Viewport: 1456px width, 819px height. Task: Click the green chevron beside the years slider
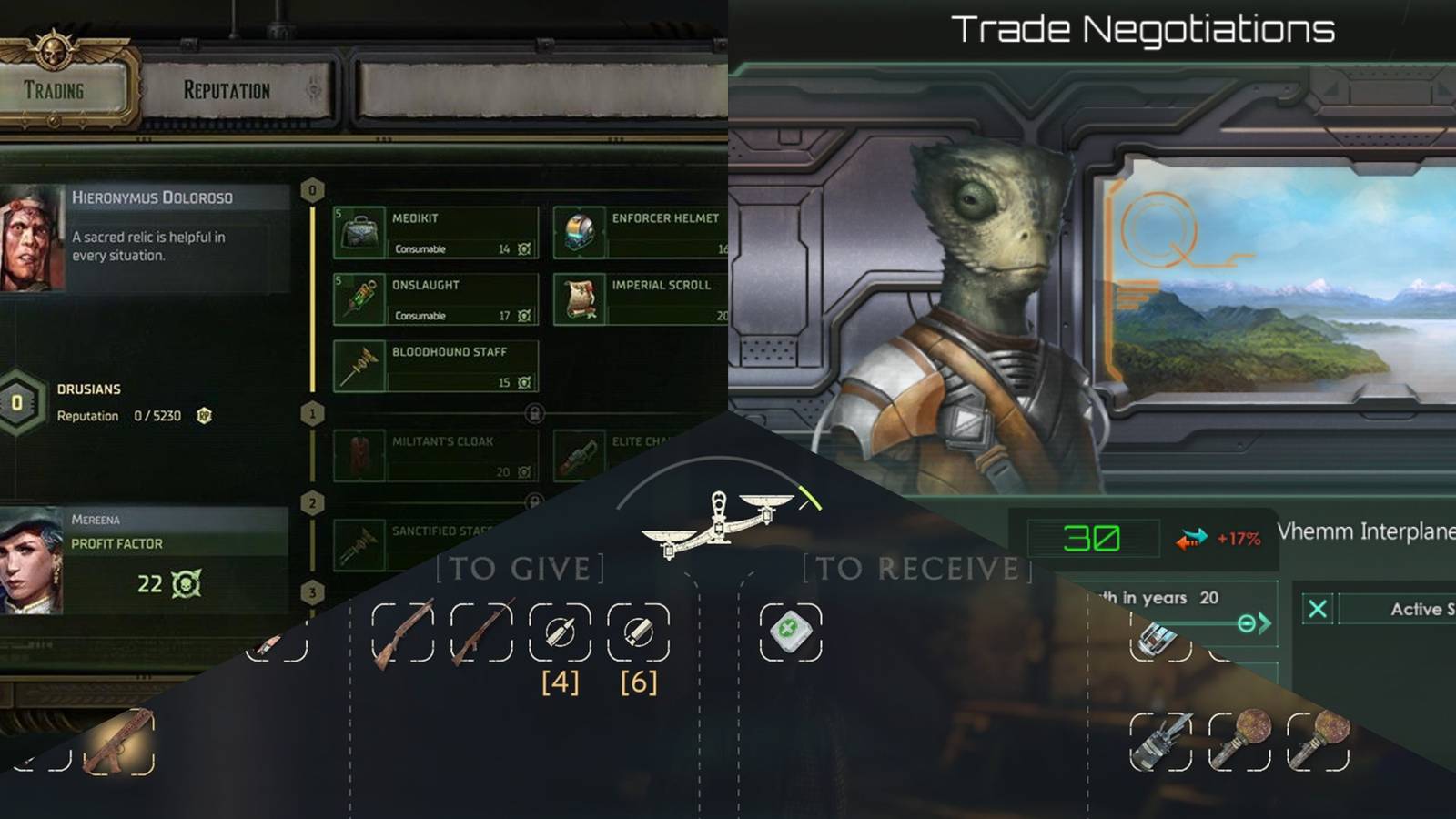tap(1267, 622)
